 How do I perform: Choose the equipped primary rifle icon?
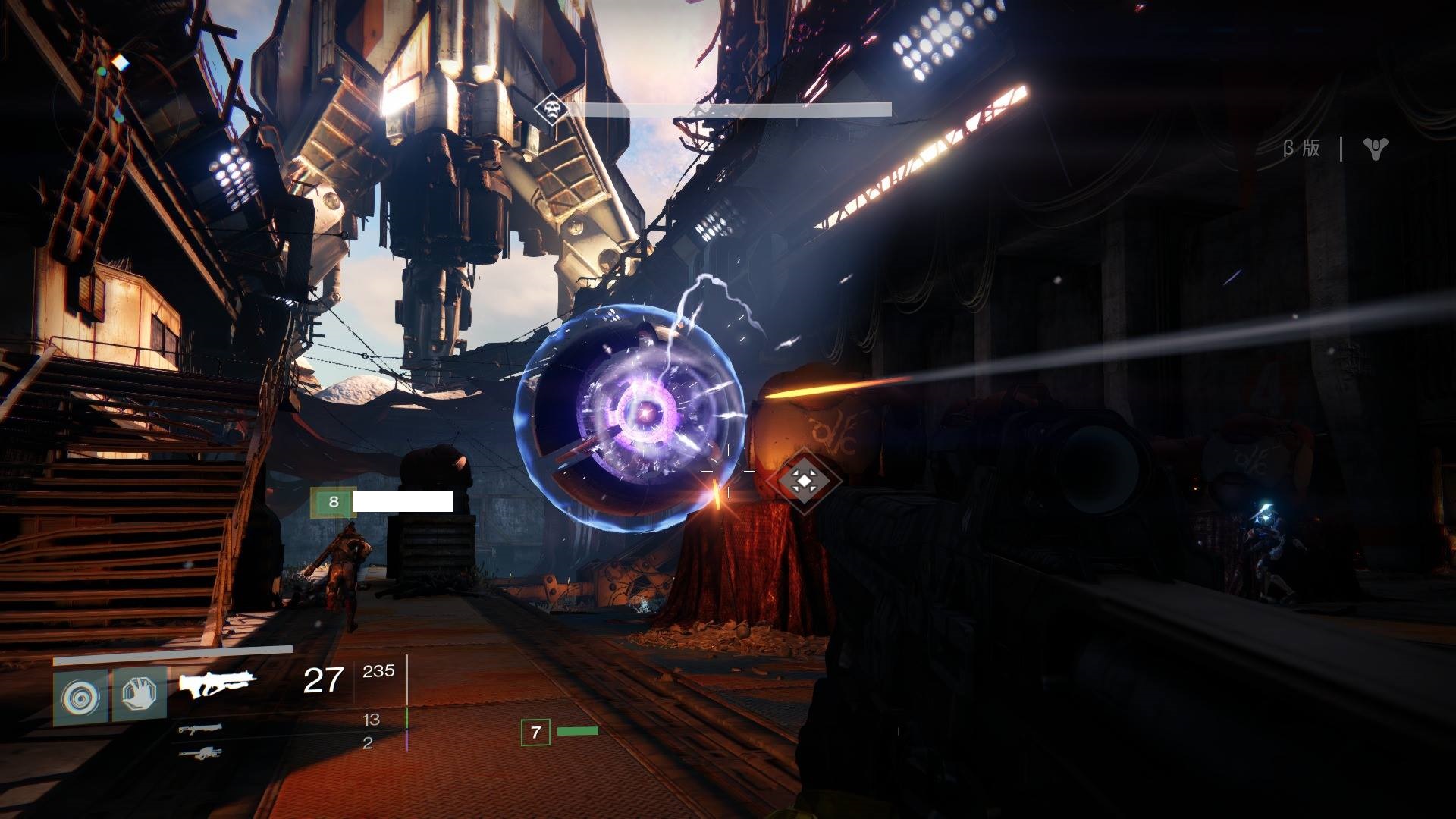(217, 683)
